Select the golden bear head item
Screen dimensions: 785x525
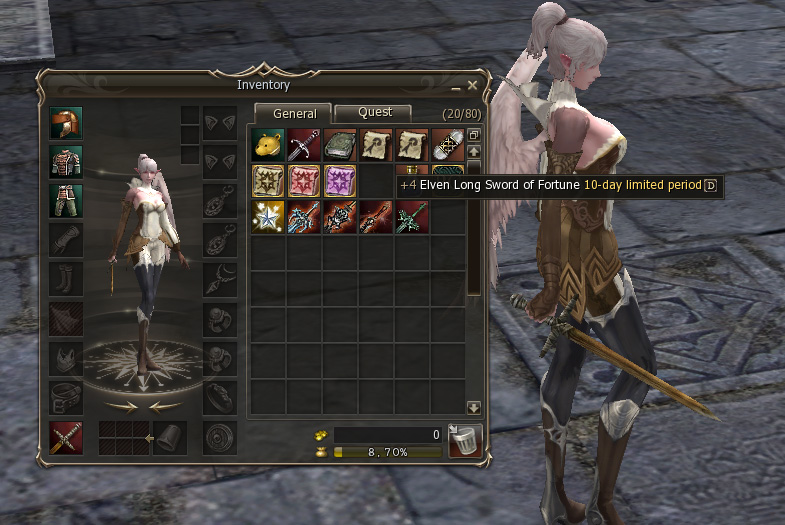(x=267, y=146)
